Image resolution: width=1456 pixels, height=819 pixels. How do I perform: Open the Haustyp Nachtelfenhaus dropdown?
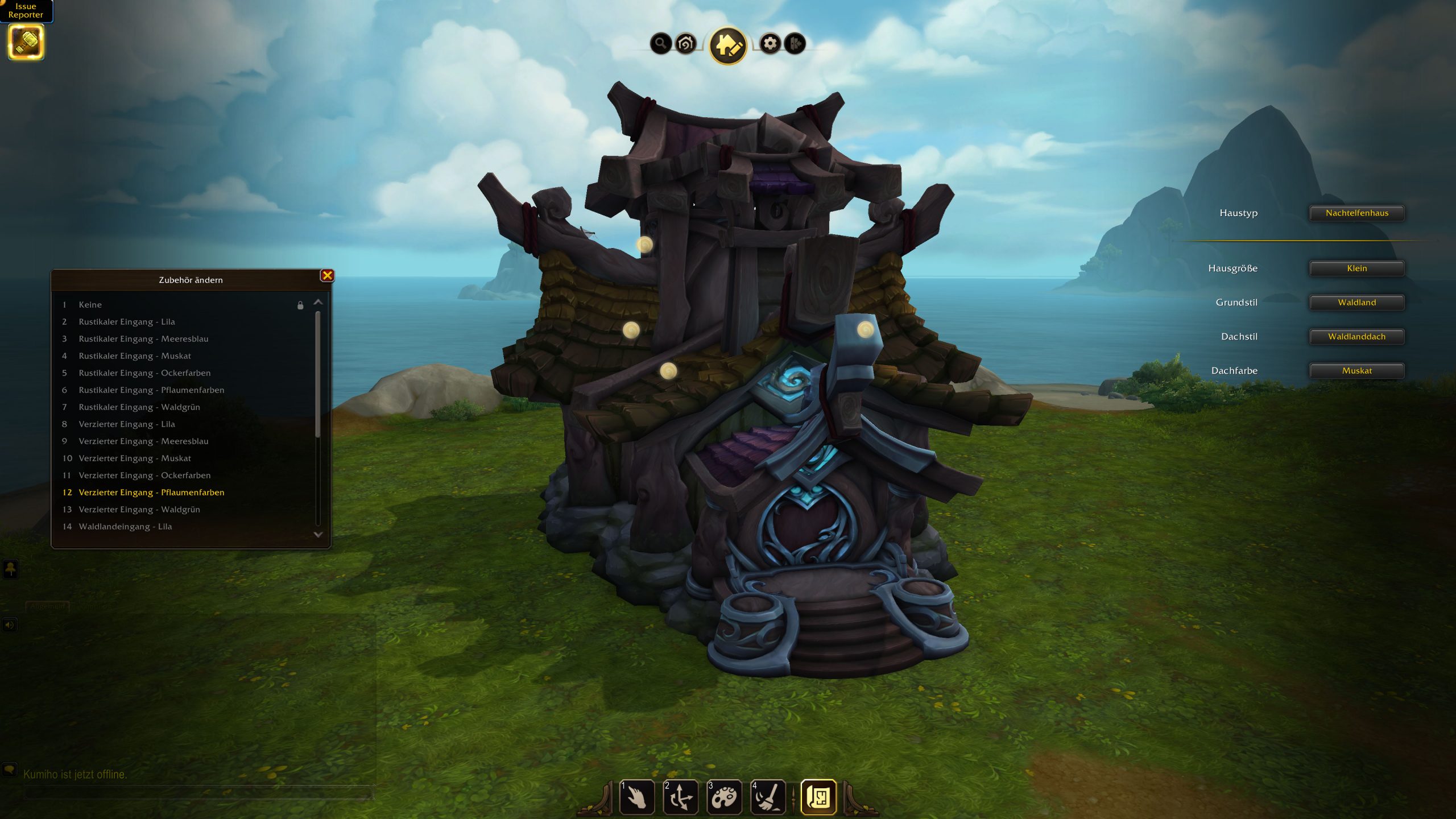[1356, 213]
